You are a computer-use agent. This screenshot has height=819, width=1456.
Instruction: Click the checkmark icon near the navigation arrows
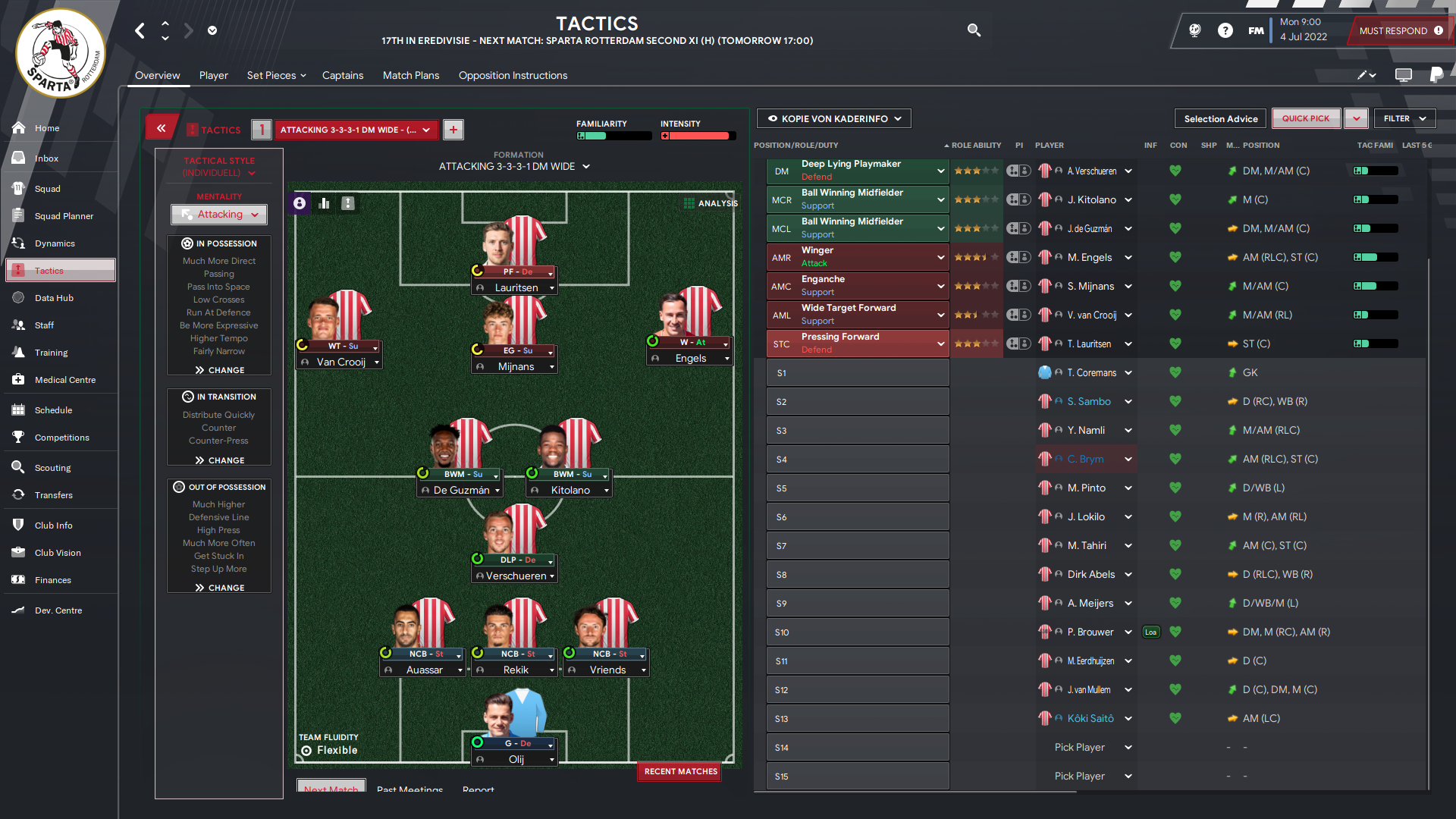(x=212, y=30)
